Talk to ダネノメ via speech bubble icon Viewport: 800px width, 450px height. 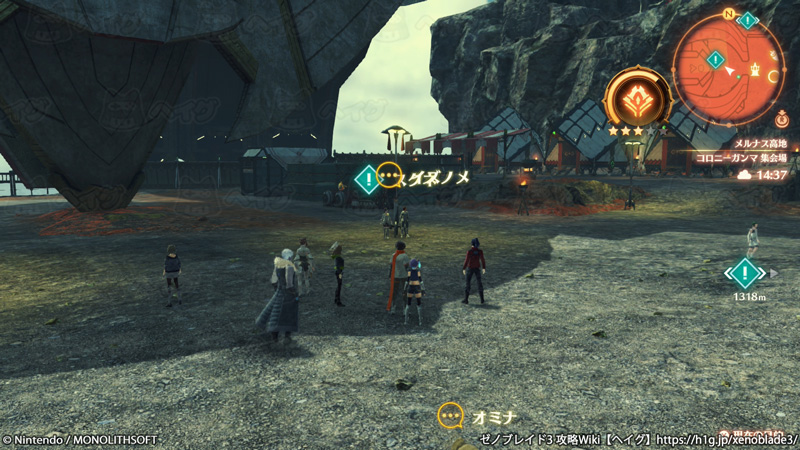pyautogui.click(x=390, y=176)
